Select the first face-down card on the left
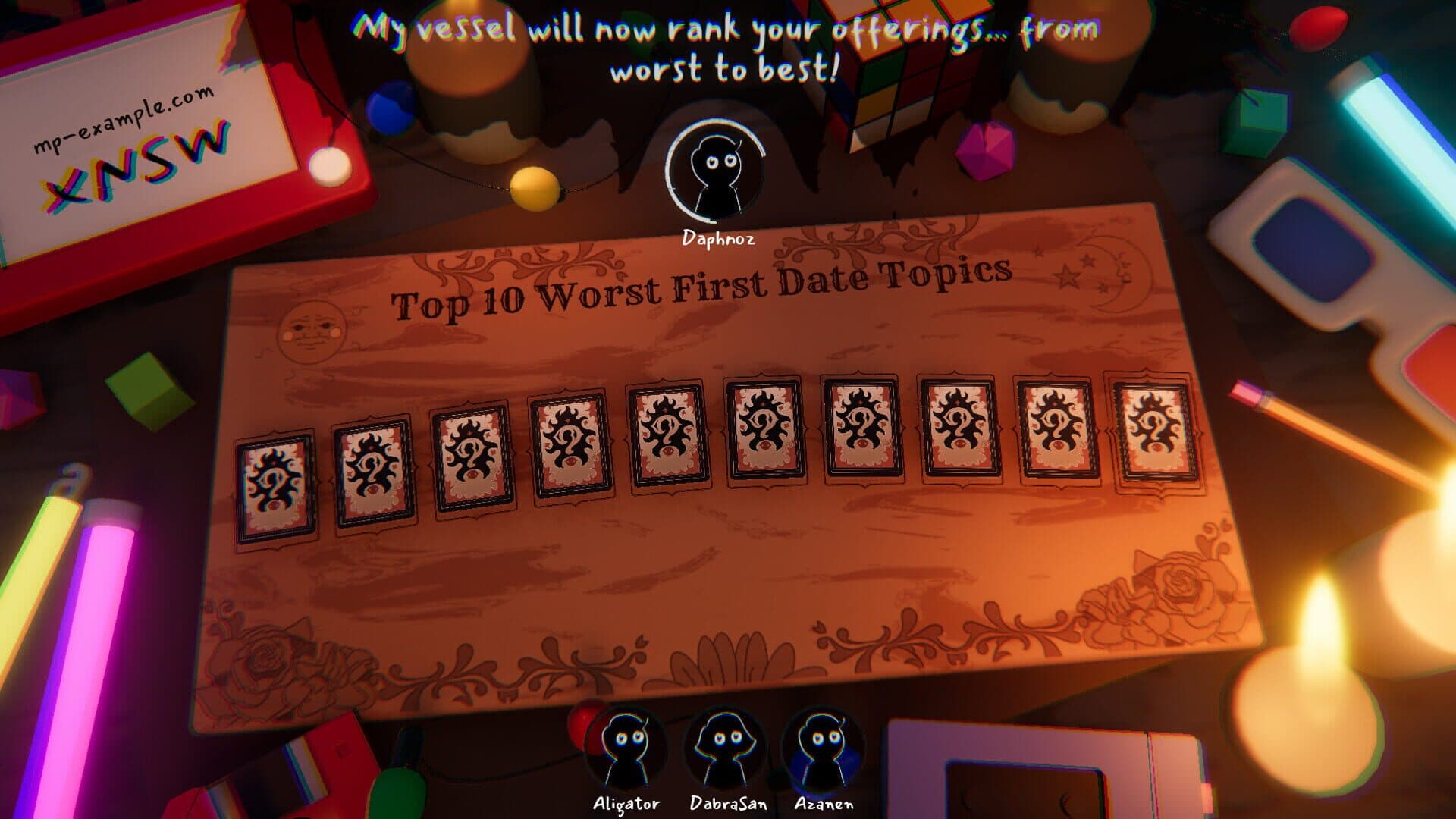Viewport: 1456px width, 819px height. (277, 485)
